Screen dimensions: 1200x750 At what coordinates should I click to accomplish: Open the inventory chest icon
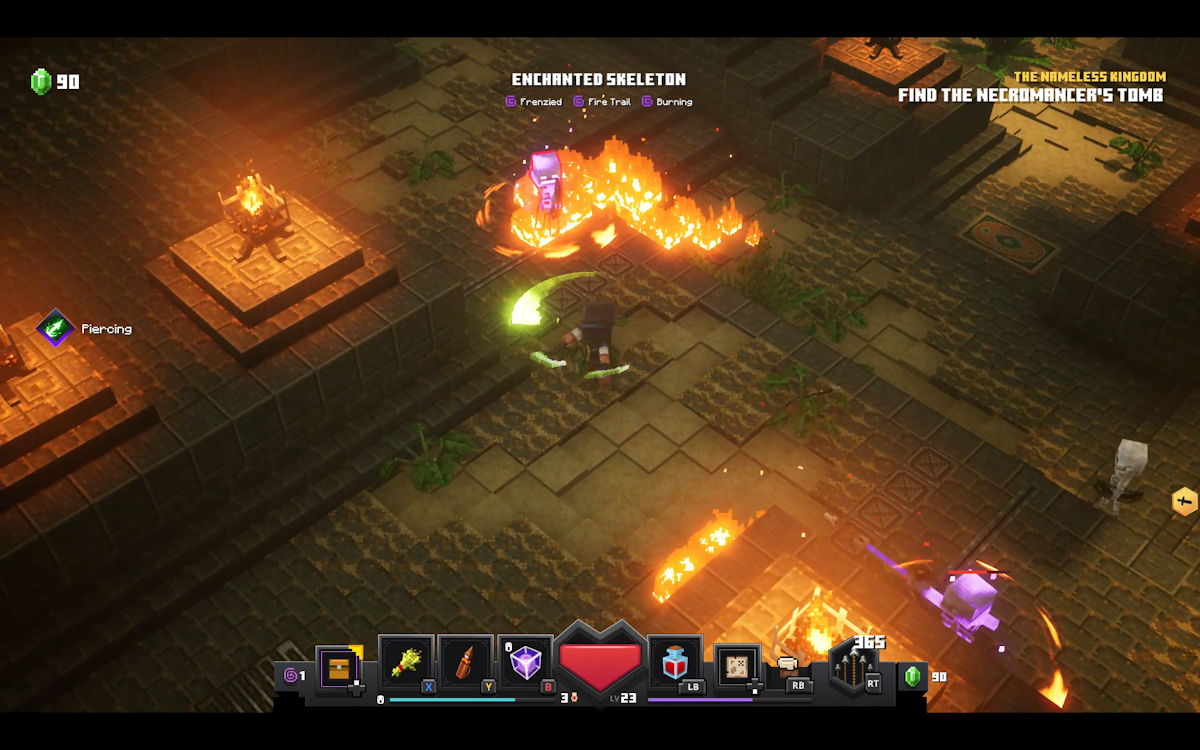coord(338,668)
